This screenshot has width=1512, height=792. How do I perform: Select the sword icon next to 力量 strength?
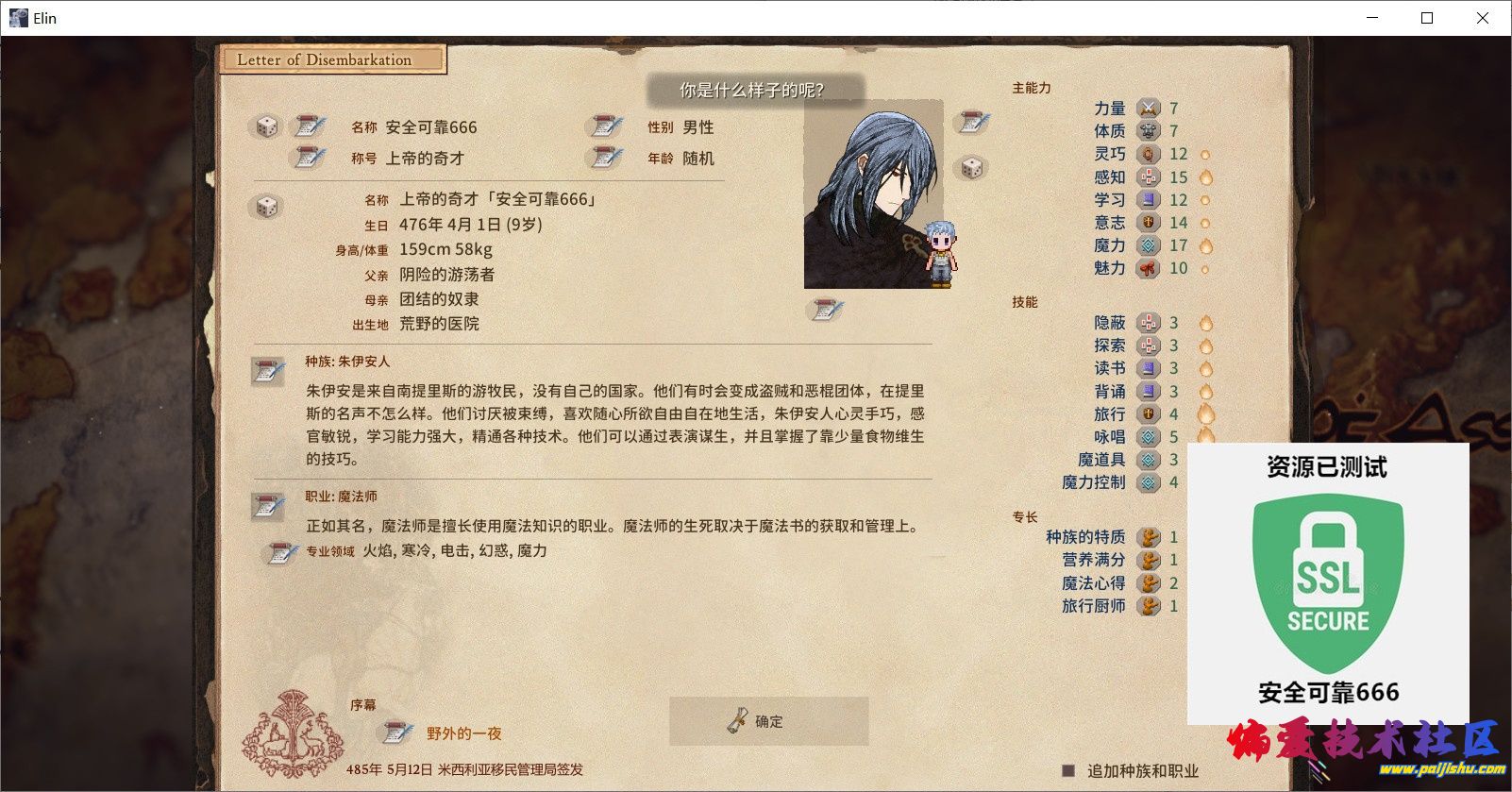[x=1149, y=108]
